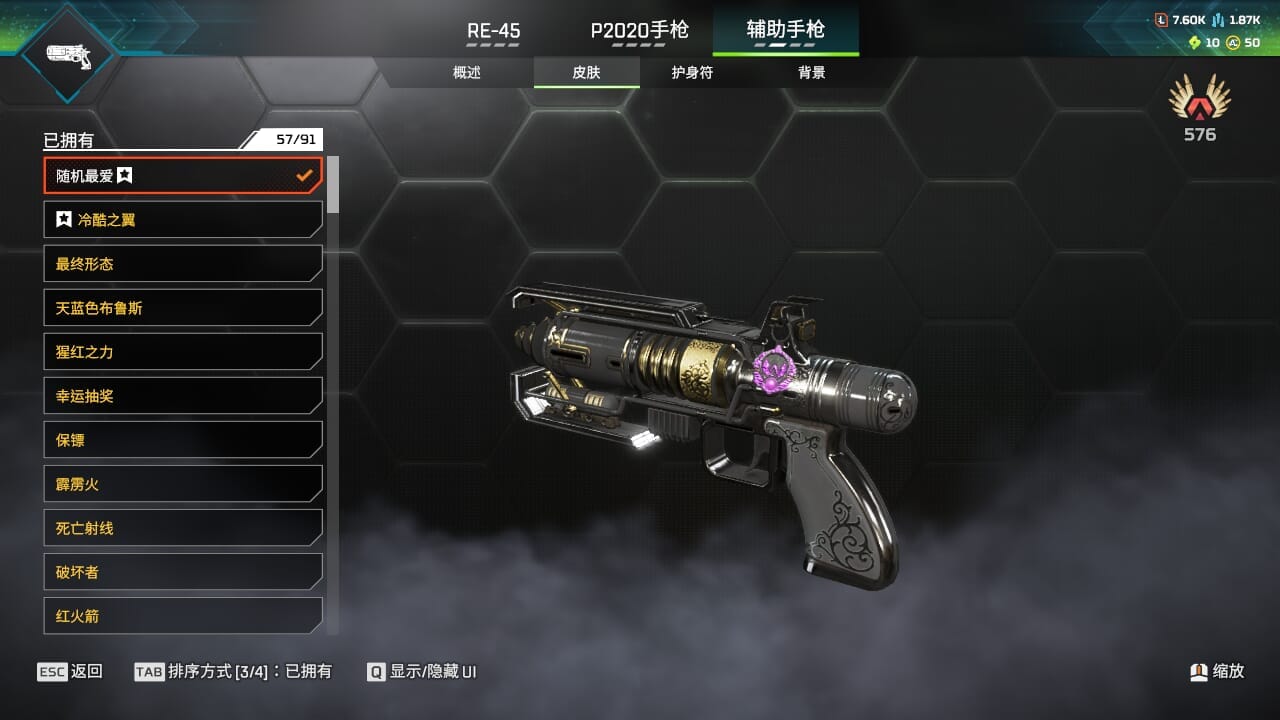Open the 护身符 charms sub-tab
The width and height of the screenshot is (1280, 720).
[692, 72]
